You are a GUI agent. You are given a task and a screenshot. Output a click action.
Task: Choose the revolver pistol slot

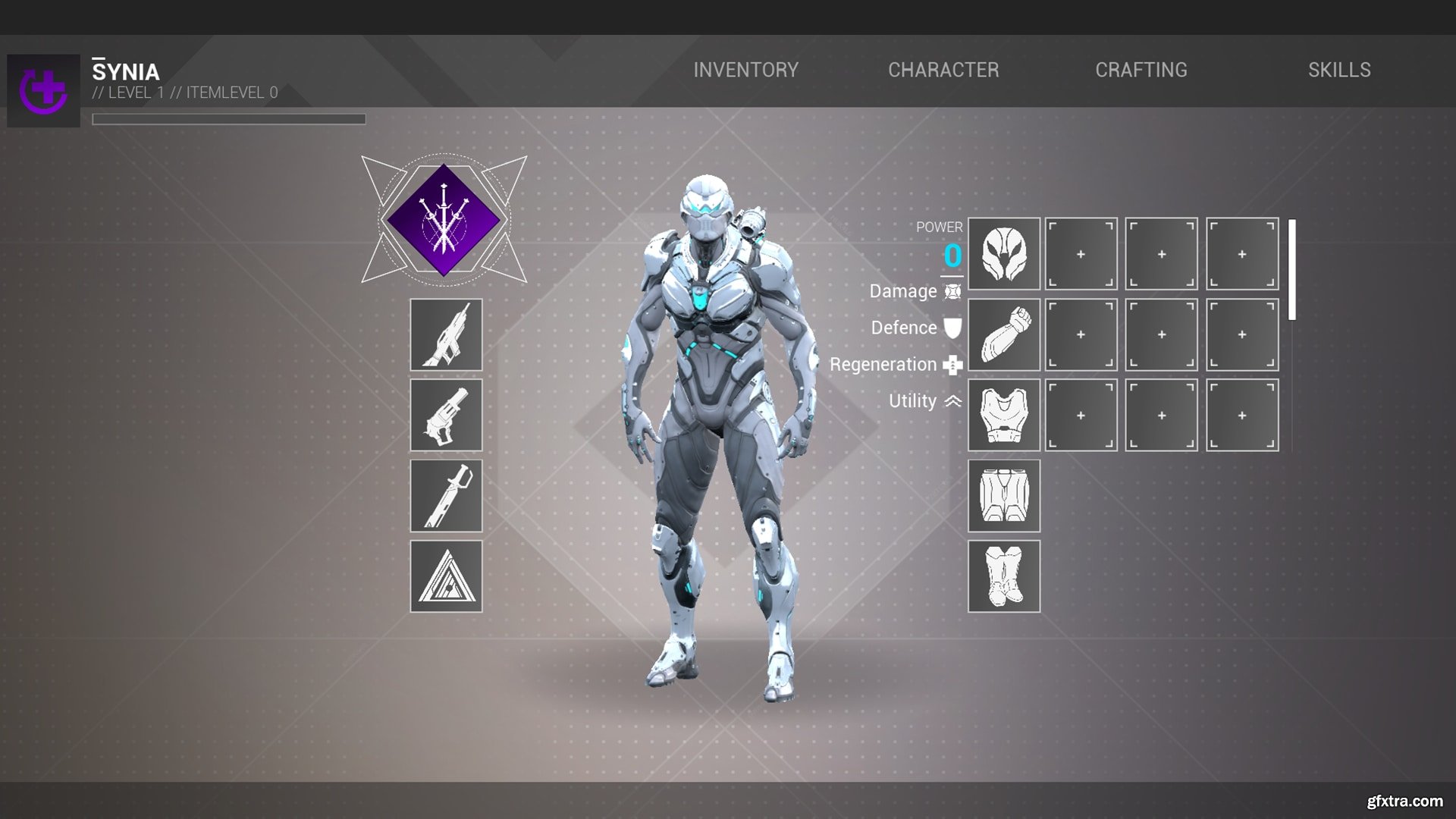[446, 416]
